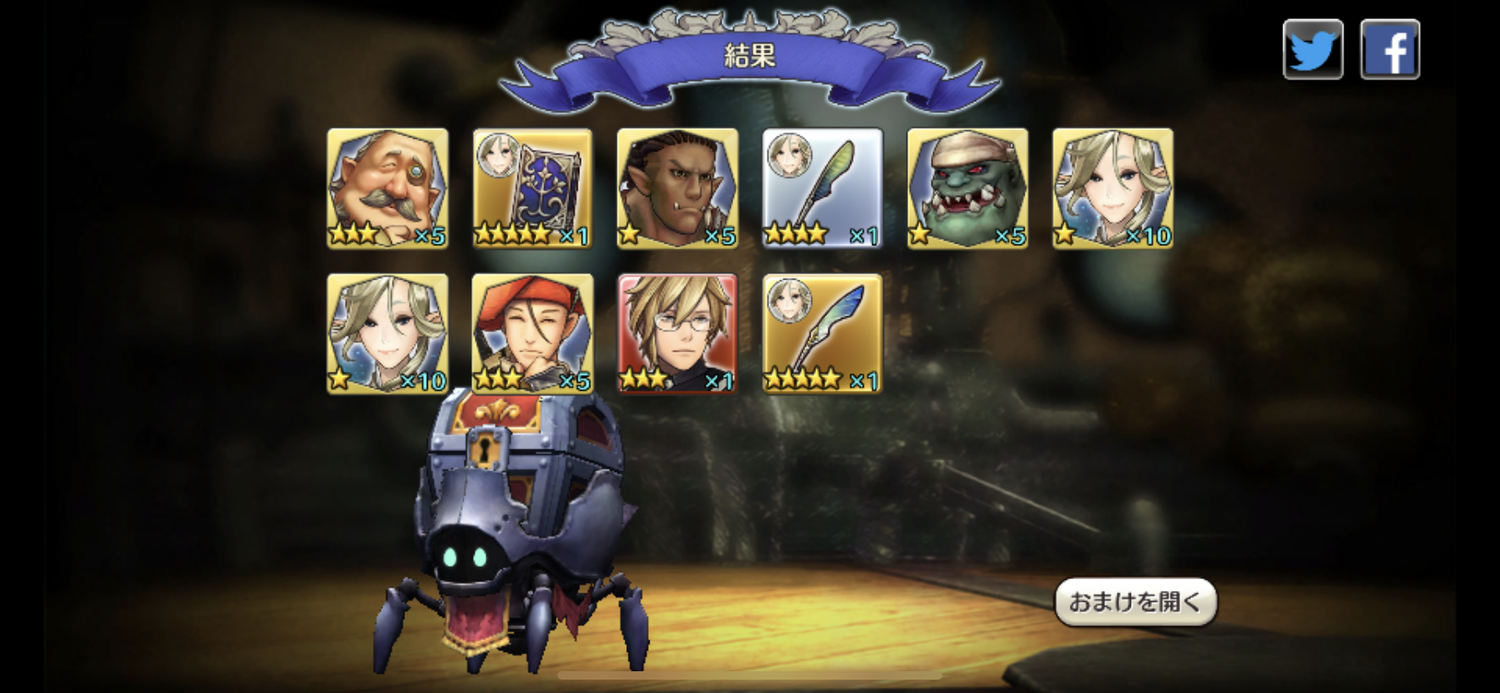Share the results on Twitter
The height and width of the screenshot is (693, 1500).
1313,49
